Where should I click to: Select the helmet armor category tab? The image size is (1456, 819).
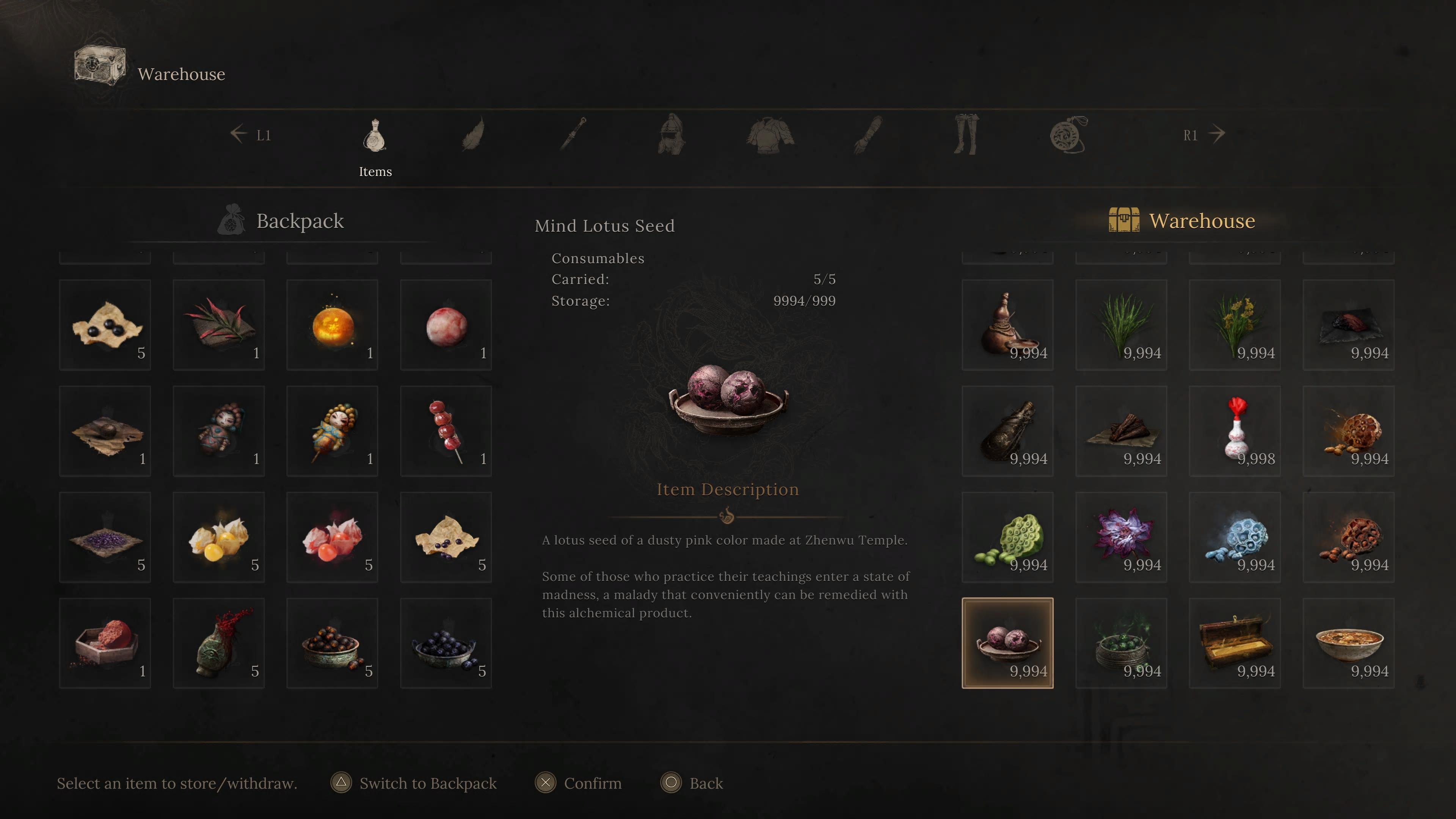[x=671, y=135]
